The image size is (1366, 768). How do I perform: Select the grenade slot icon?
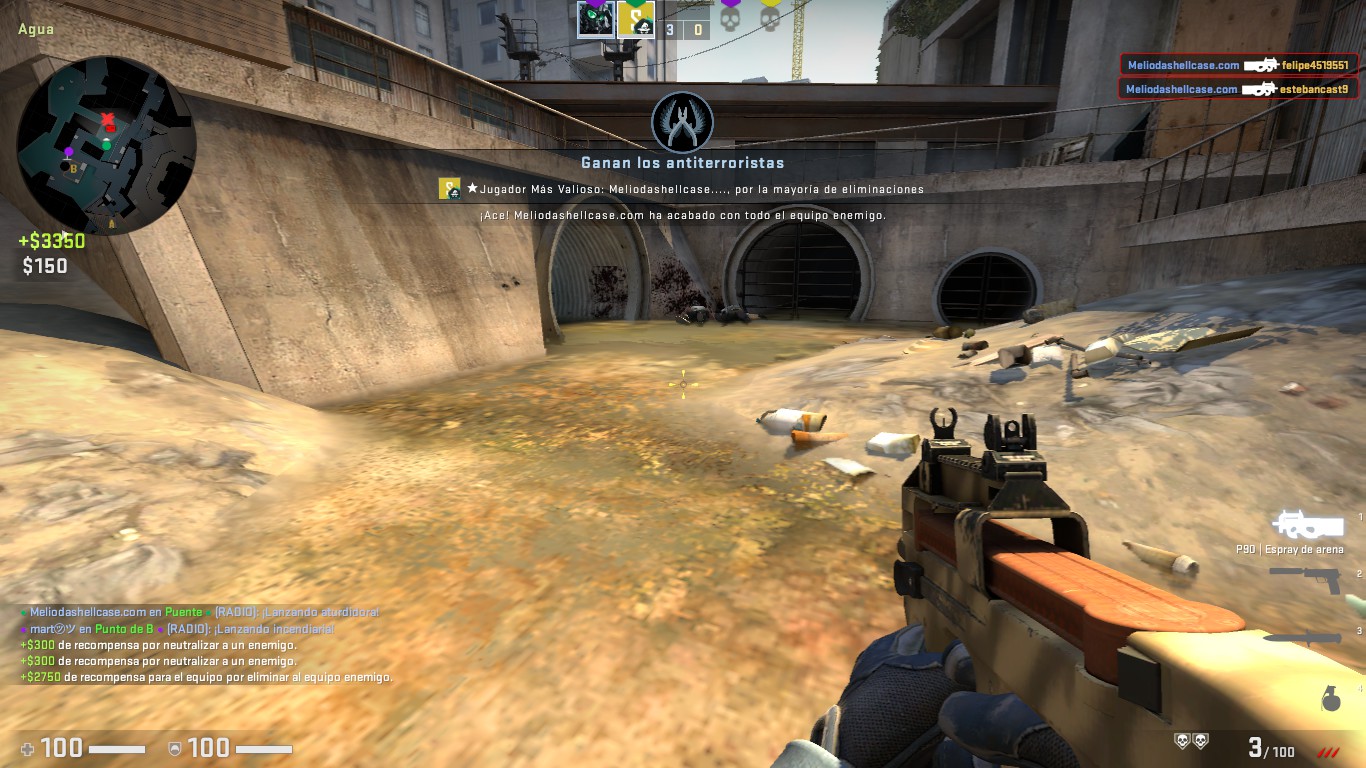(1330, 700)
